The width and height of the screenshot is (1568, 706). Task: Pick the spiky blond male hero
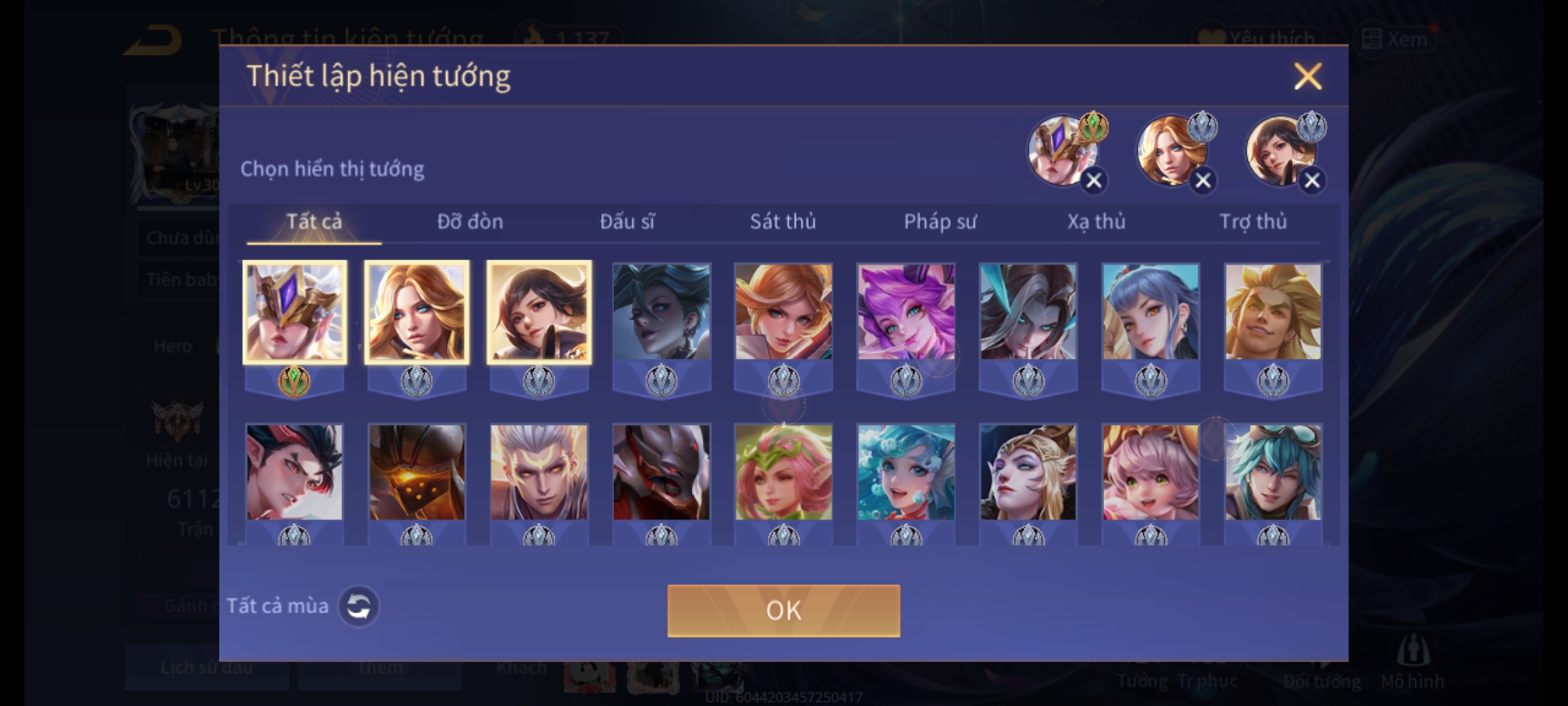(x=1273, y=312)
